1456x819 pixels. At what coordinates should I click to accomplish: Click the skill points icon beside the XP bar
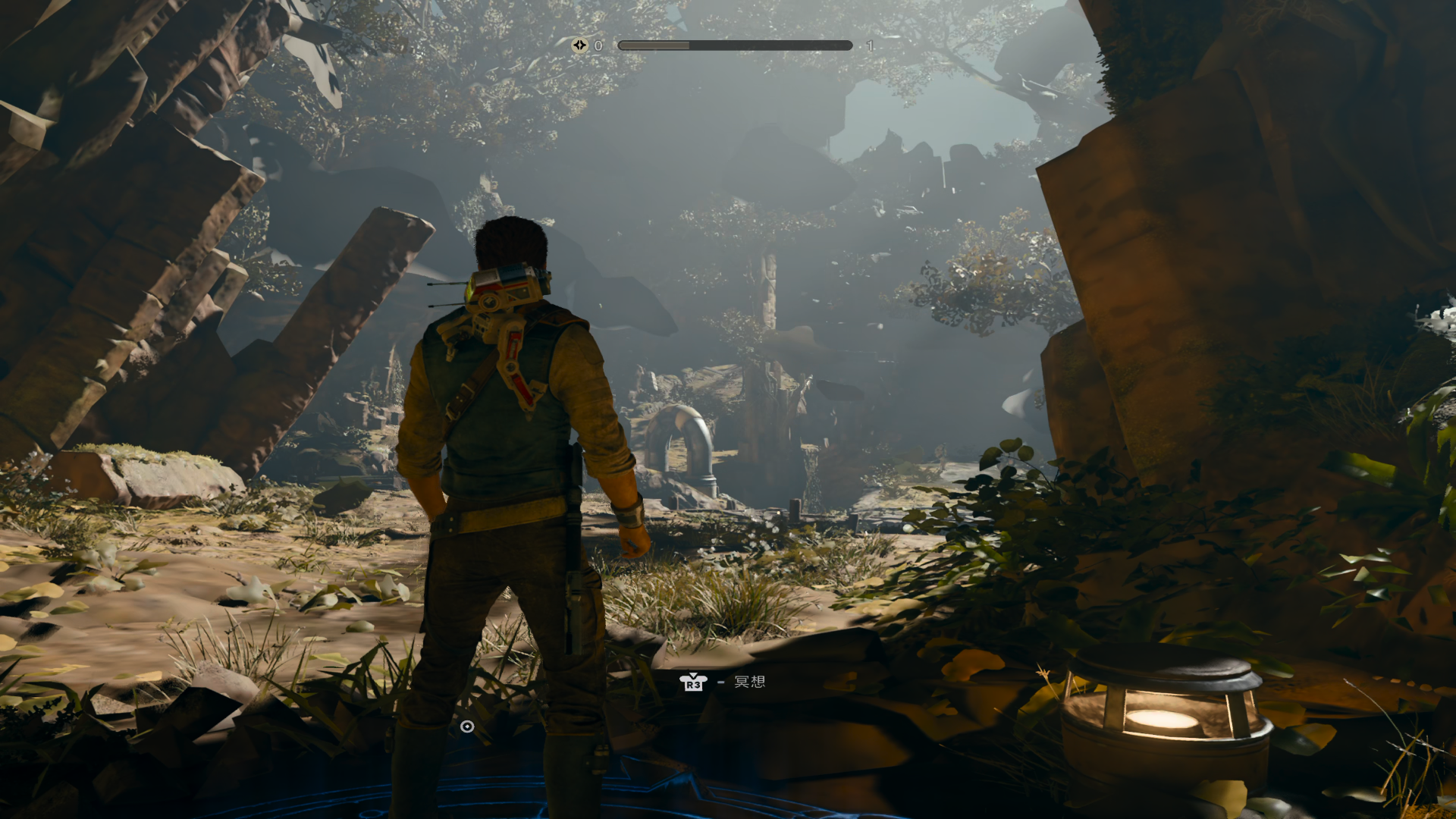click(579, 45)
